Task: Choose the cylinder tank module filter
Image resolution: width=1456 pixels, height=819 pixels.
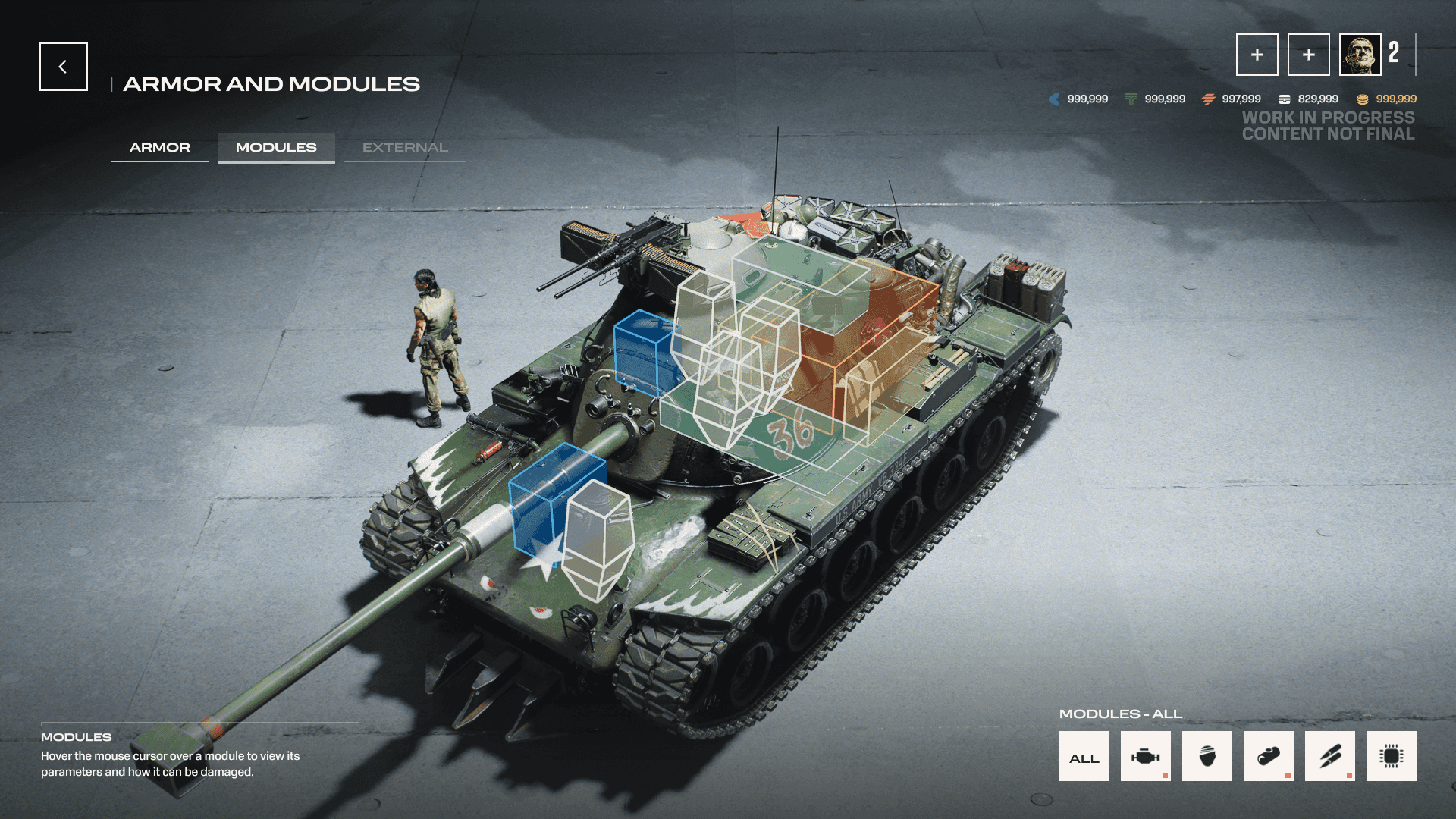Action: (x=1268, y=756)
